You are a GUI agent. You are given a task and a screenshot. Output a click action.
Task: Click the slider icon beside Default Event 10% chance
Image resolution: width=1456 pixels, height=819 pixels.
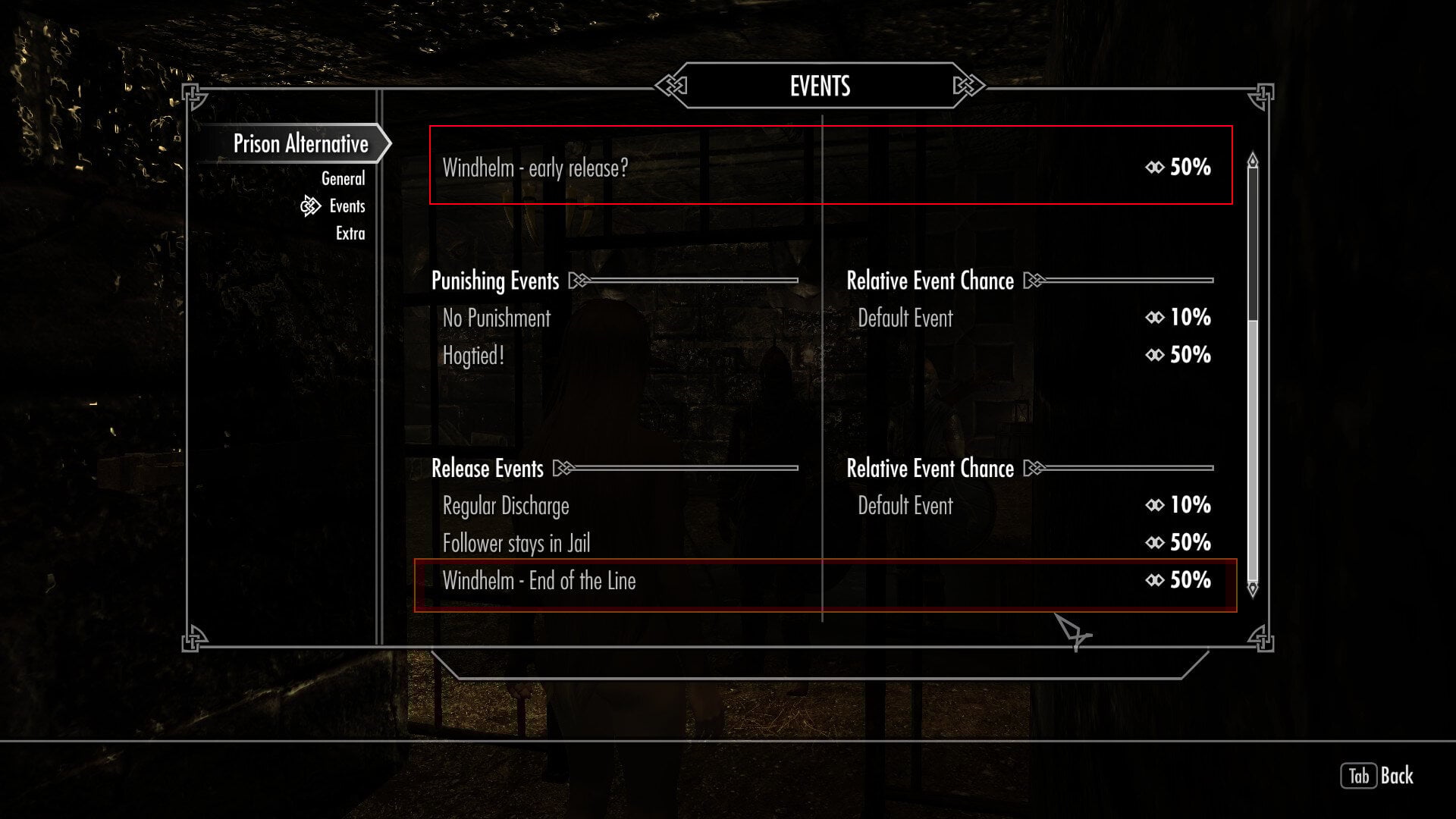[x=1153, y=318]
